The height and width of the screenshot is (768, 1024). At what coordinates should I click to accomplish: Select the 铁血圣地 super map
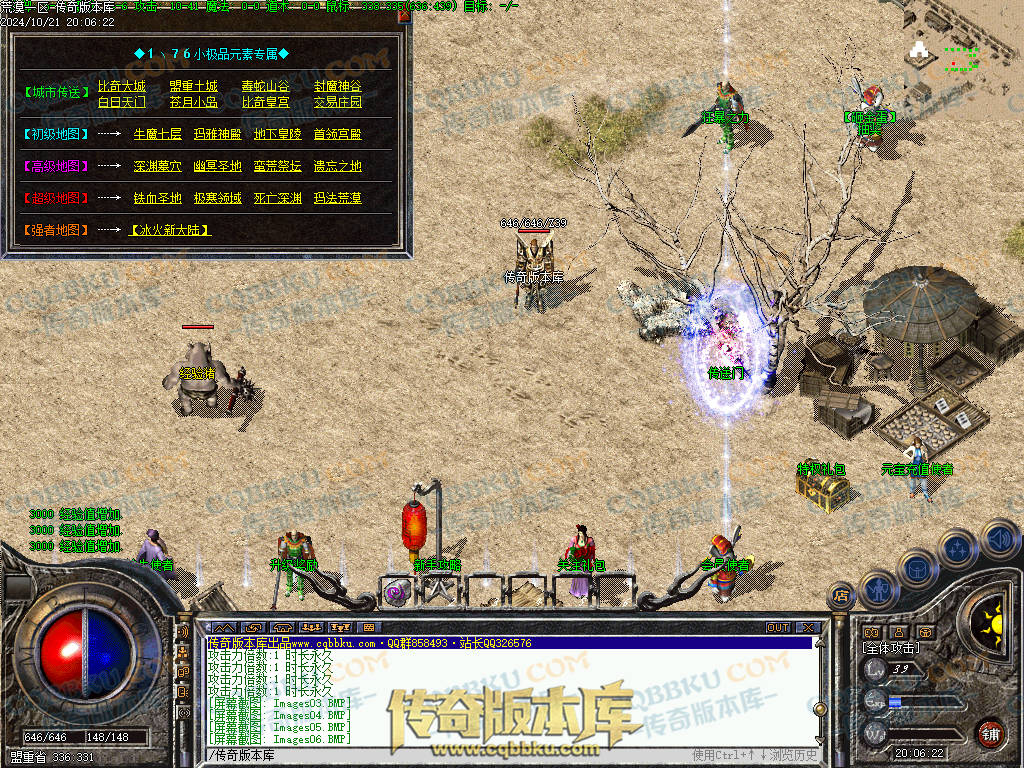[x=157, y=198]
